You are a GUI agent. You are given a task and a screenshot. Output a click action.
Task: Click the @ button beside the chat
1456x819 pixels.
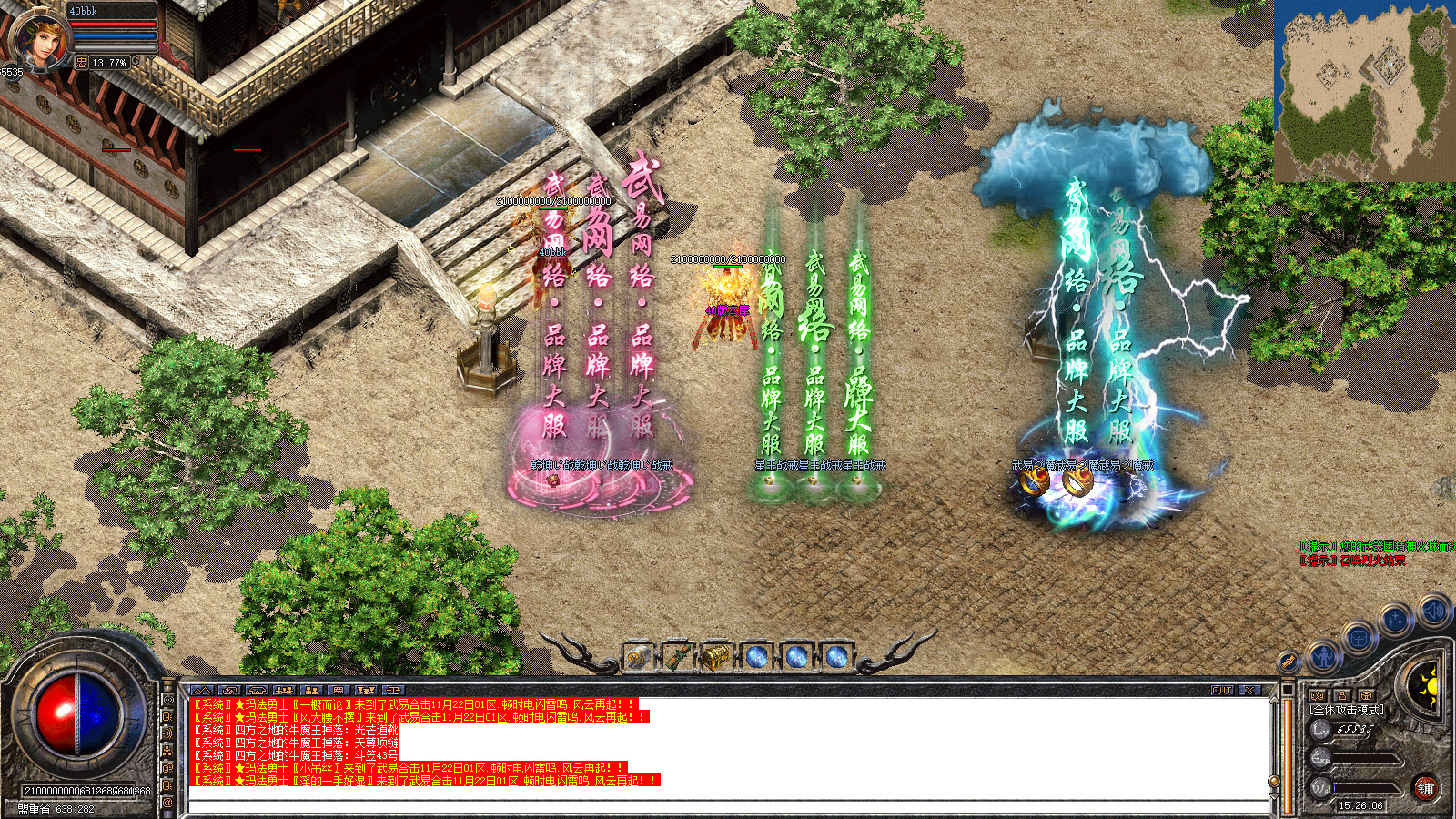[x=167, y=803]
